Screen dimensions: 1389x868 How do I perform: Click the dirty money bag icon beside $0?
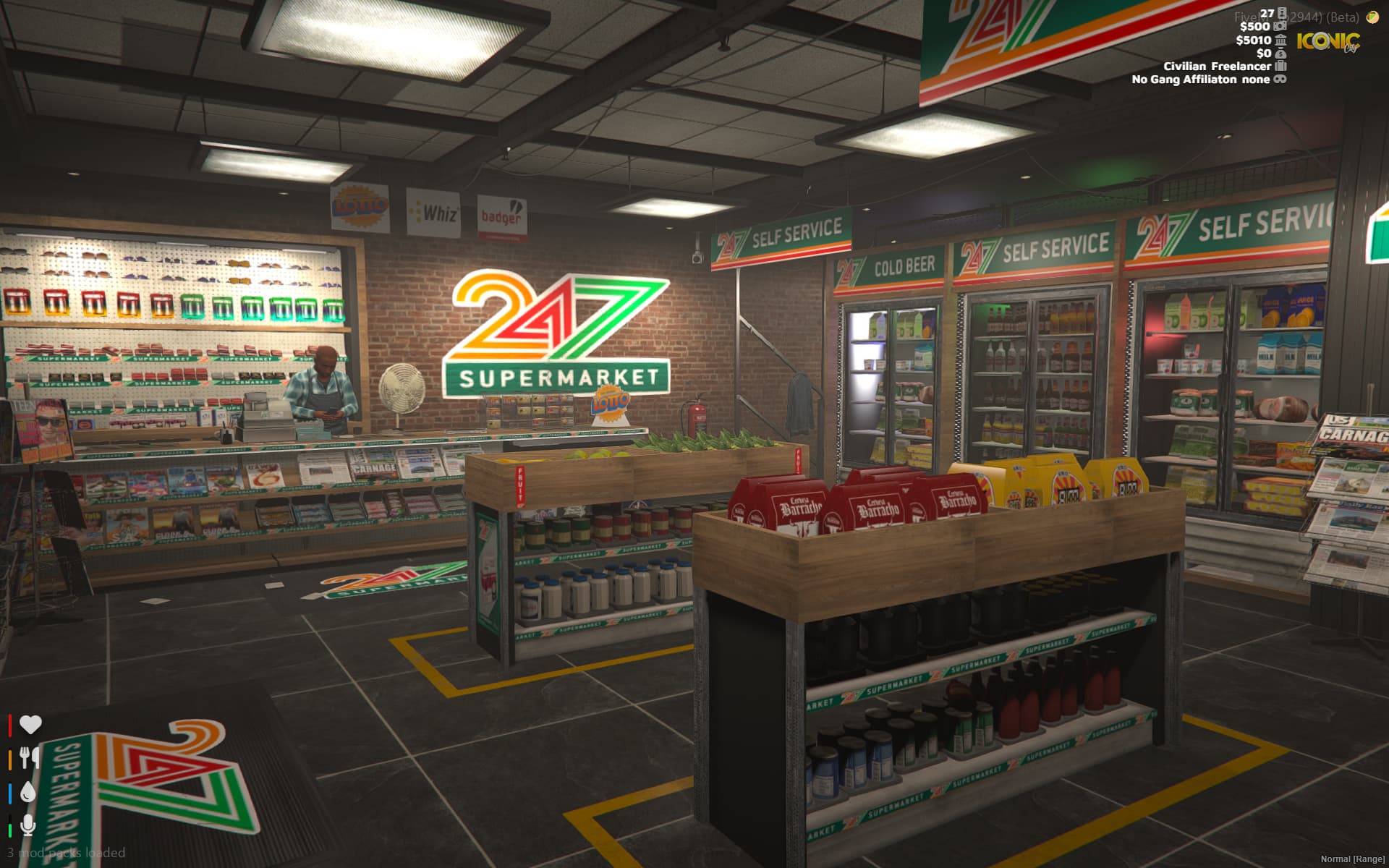click(x=1280, y=54)
